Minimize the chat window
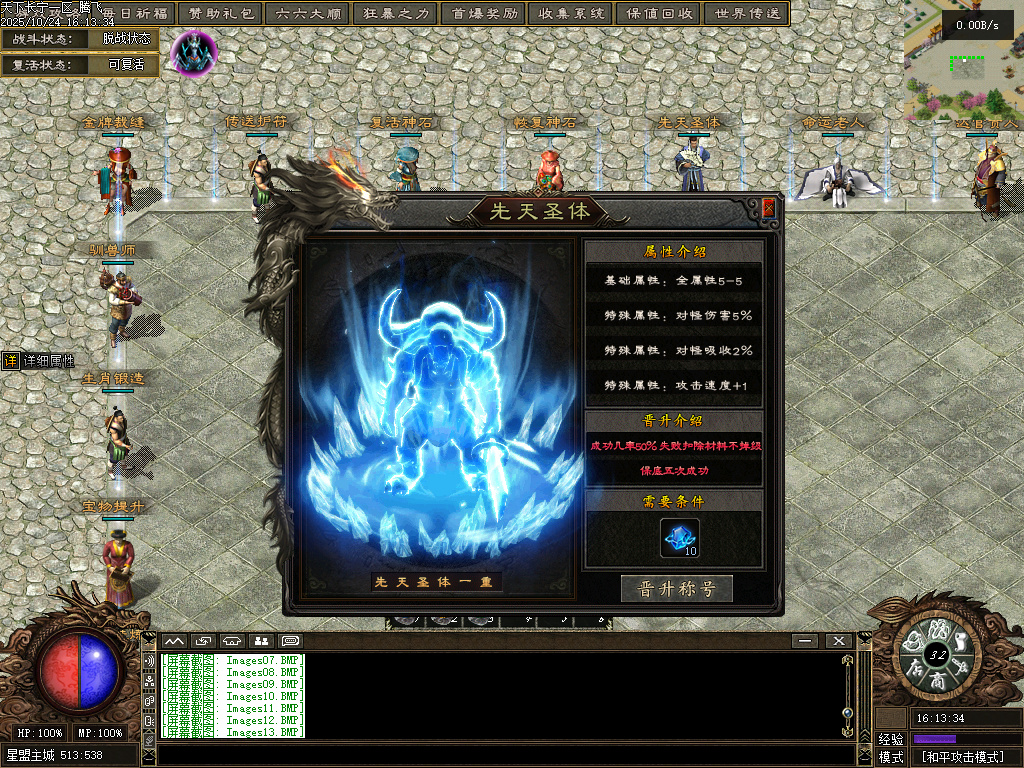Viewport: 1024px width, 768px height. click(804, 640)
